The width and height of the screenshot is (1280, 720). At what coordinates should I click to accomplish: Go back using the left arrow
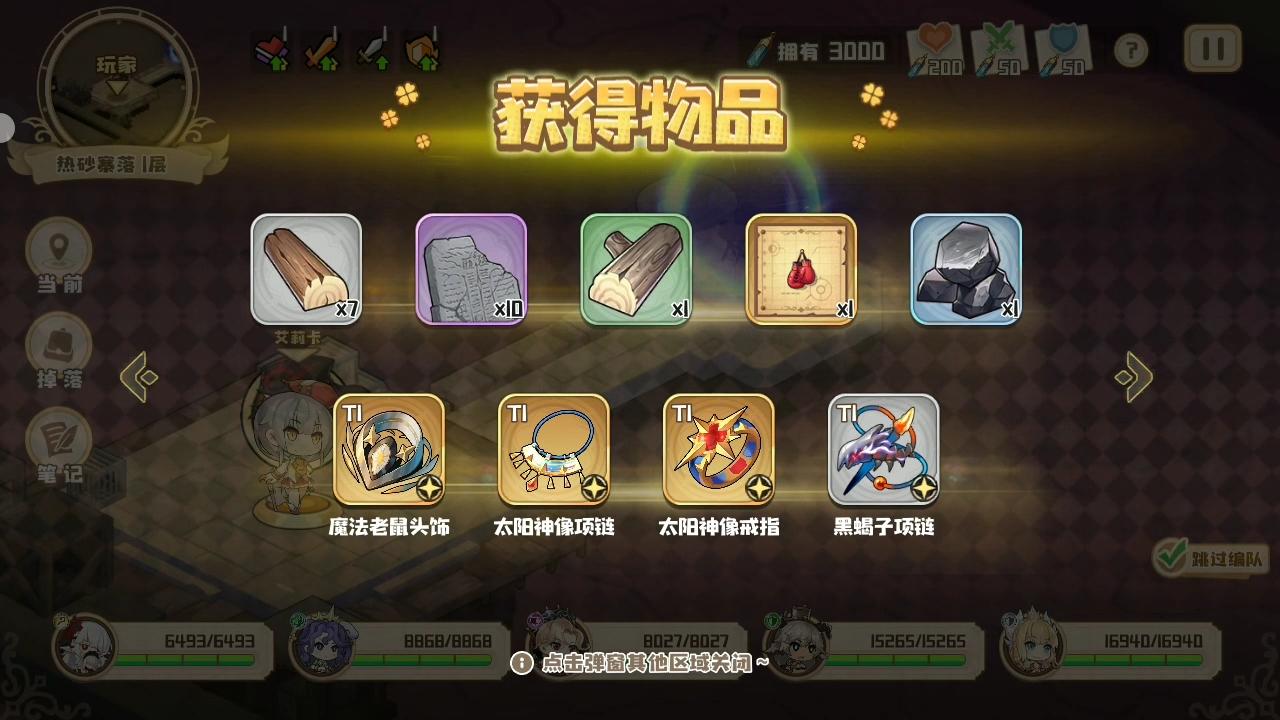(x=138, y=379)
